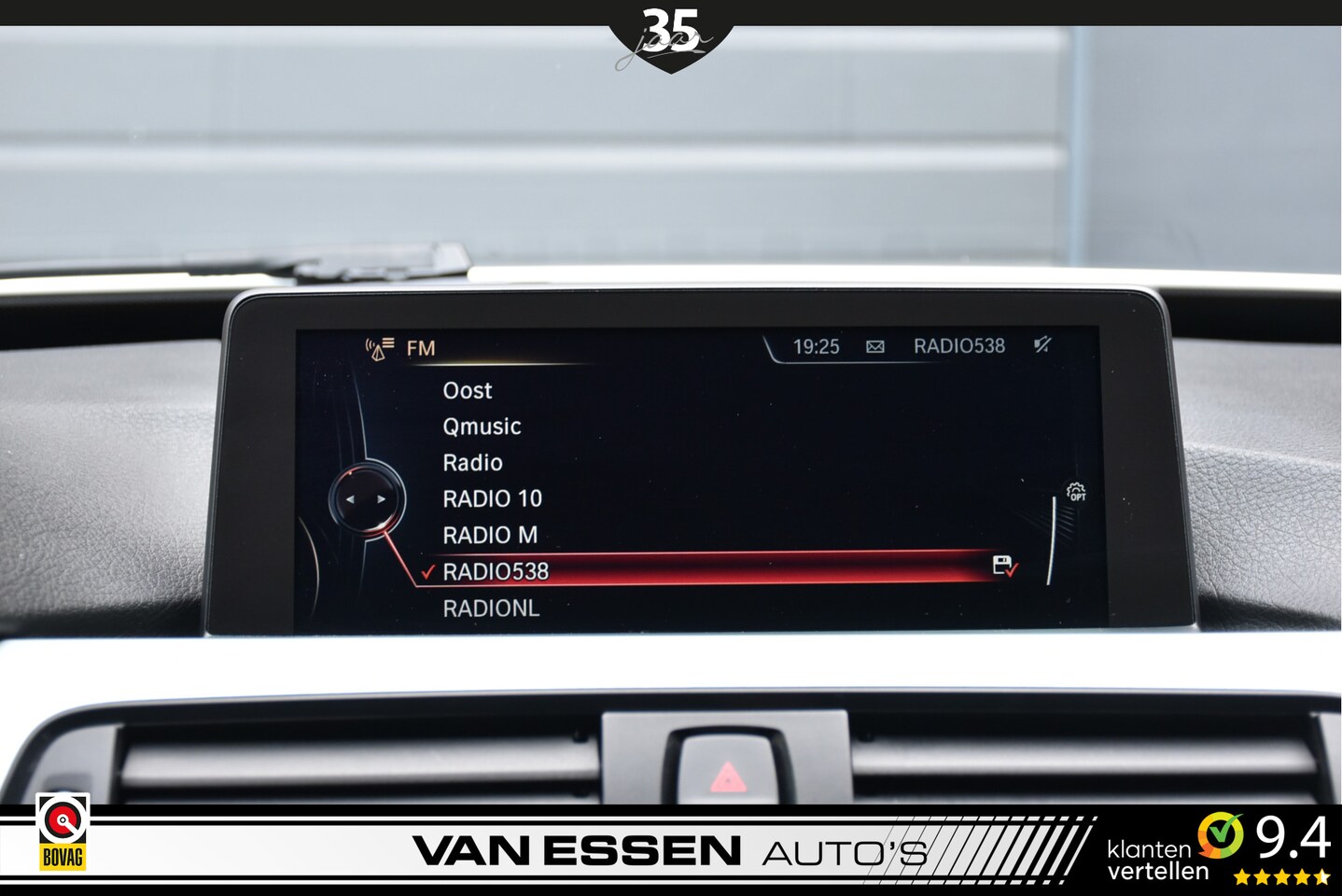
Task: Click the left-right arrow controller dial
Action: tap(366, 499)
